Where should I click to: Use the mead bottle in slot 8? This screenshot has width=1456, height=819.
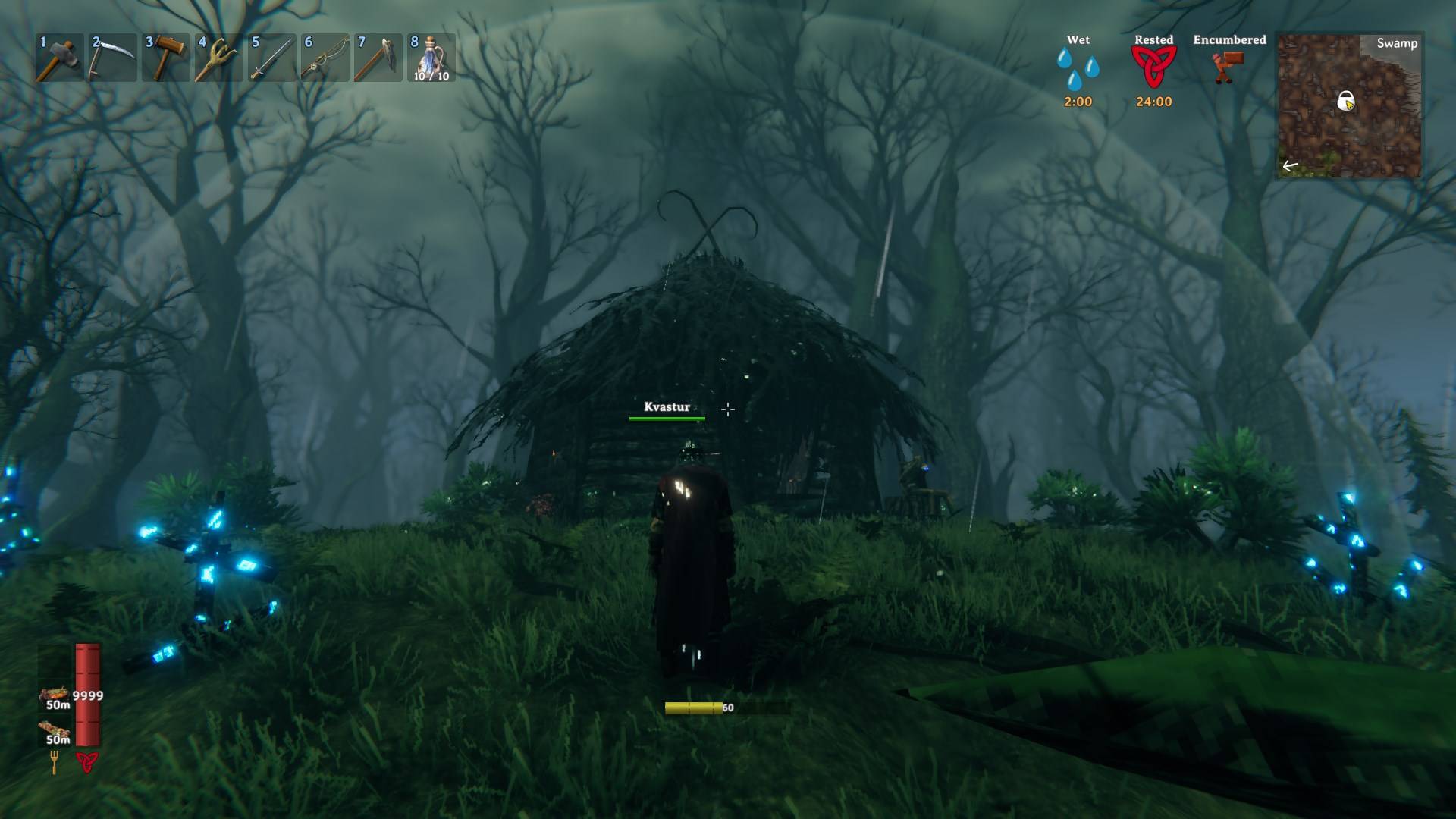324,57
